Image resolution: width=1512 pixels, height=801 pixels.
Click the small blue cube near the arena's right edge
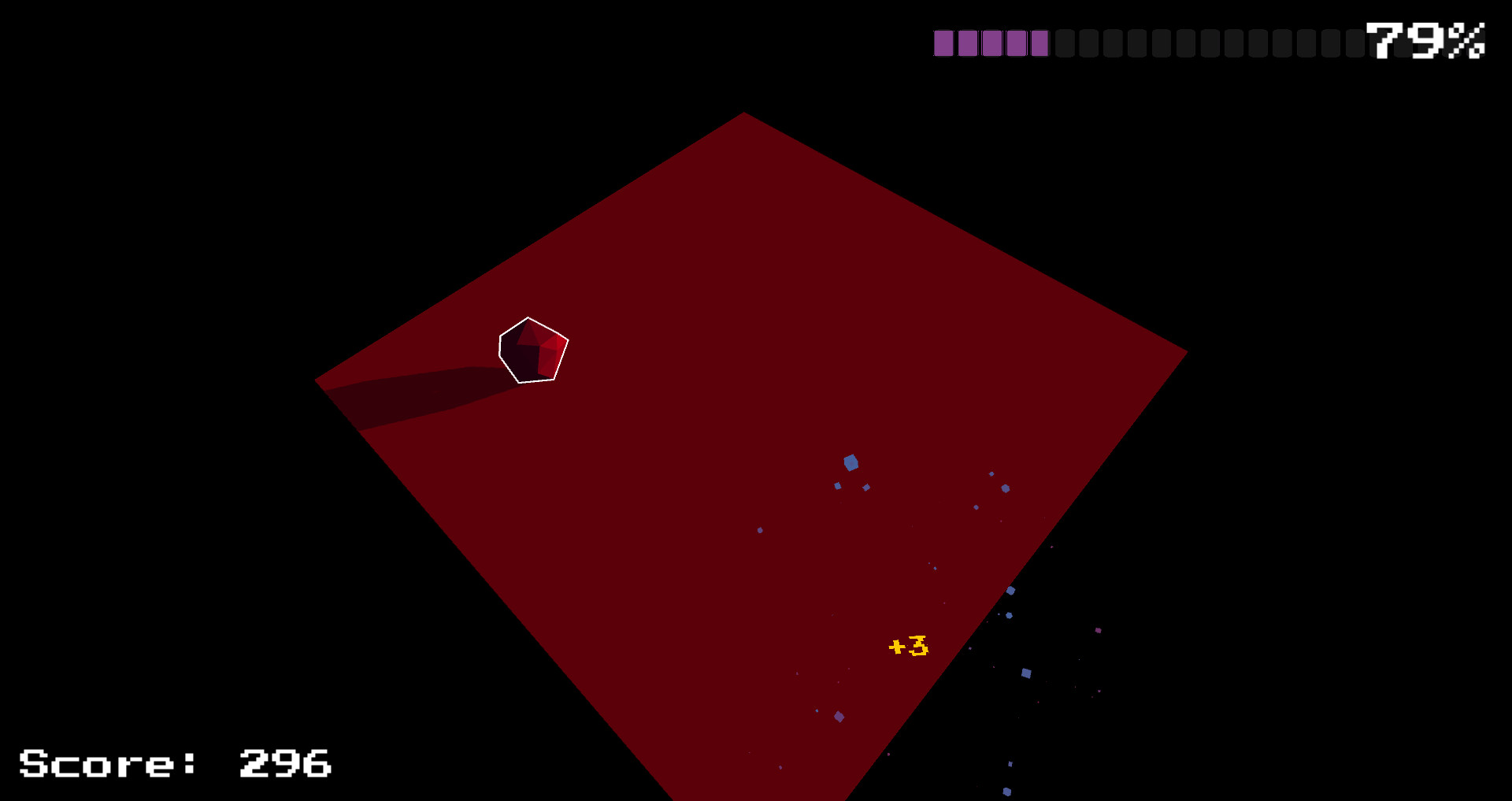1006,488
